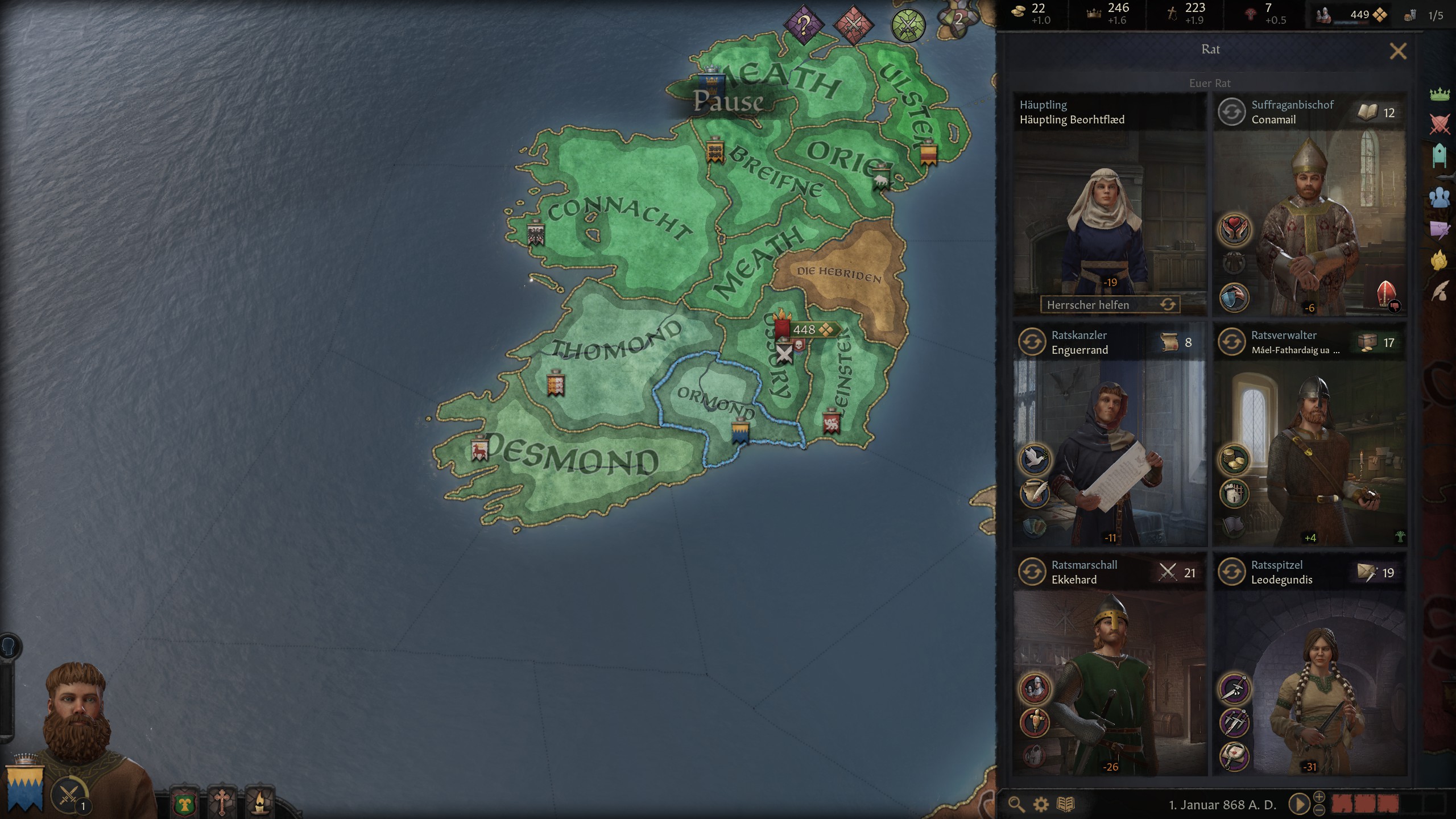
Task: Resume the game with the play button
Action: click(1298, 804)
